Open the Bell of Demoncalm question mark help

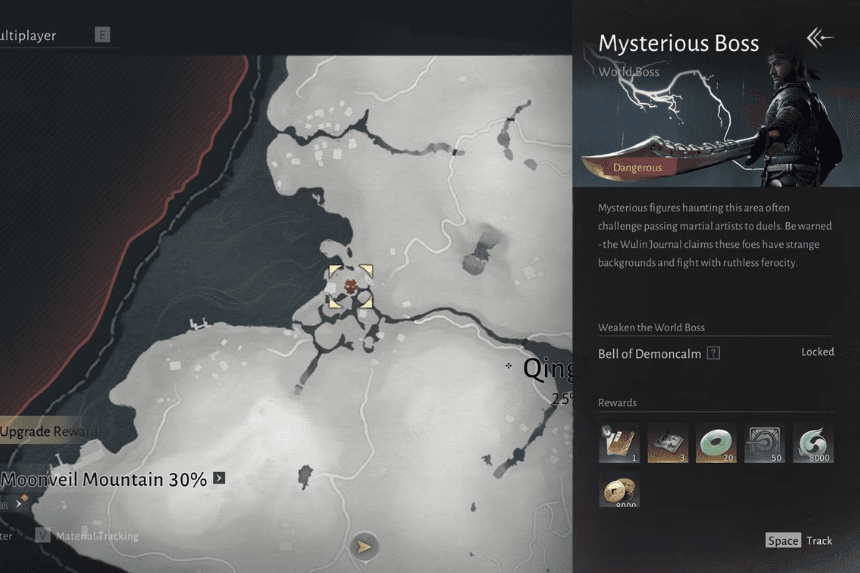713,353
